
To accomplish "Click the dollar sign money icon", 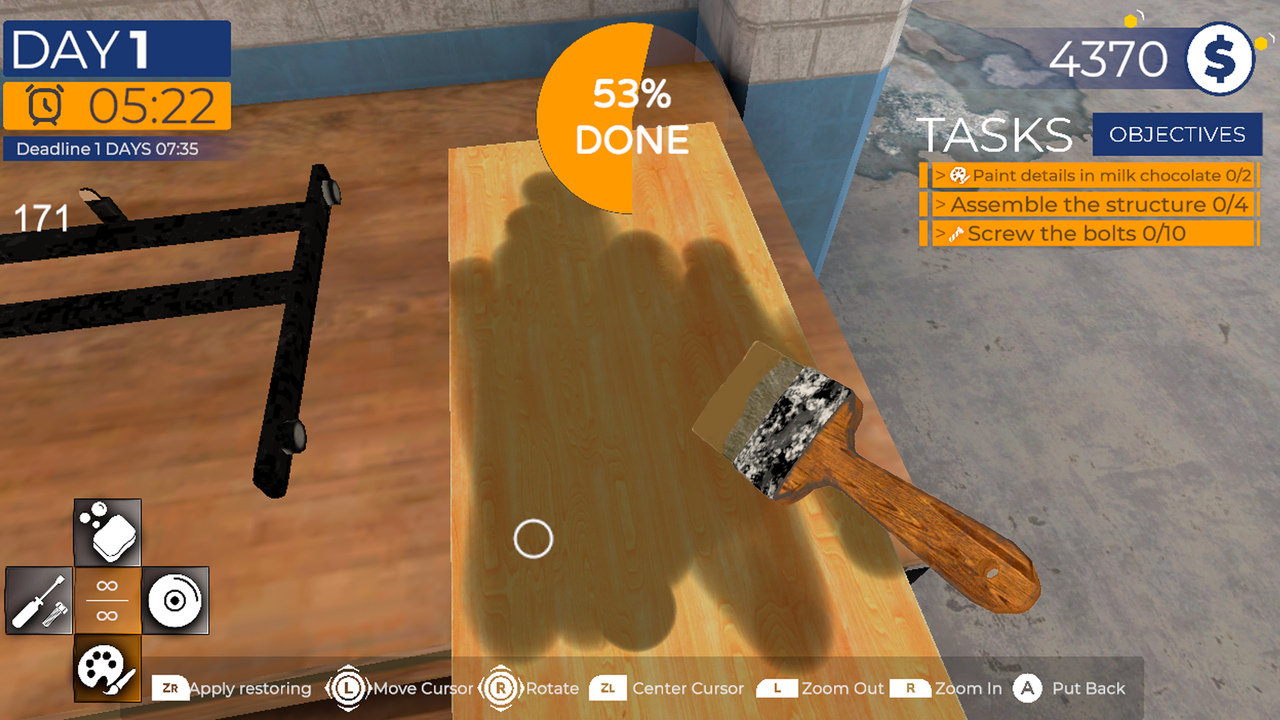I will [1218, 59].
